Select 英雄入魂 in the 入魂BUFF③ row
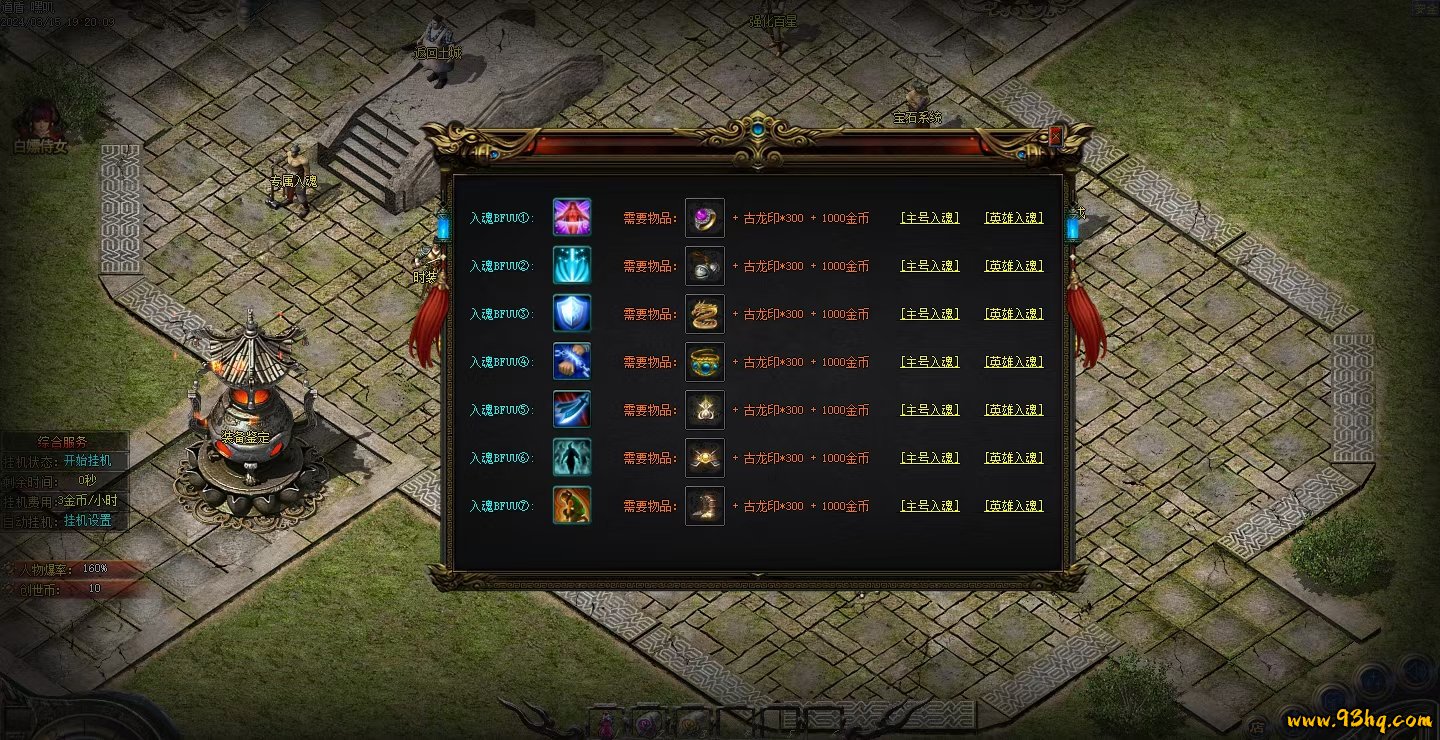The width and height of the screenshot is (1440, 740). pyautogui.click(x=1014, y=314)
